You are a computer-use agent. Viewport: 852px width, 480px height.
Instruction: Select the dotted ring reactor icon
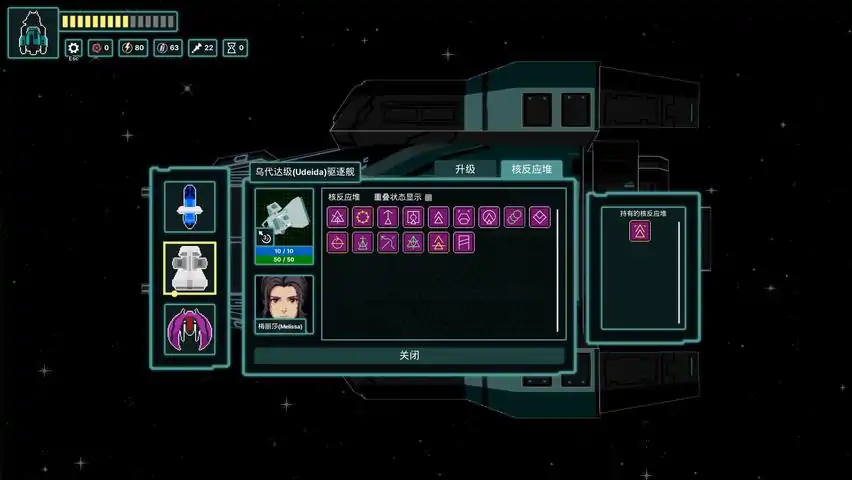tap(362, 217)
